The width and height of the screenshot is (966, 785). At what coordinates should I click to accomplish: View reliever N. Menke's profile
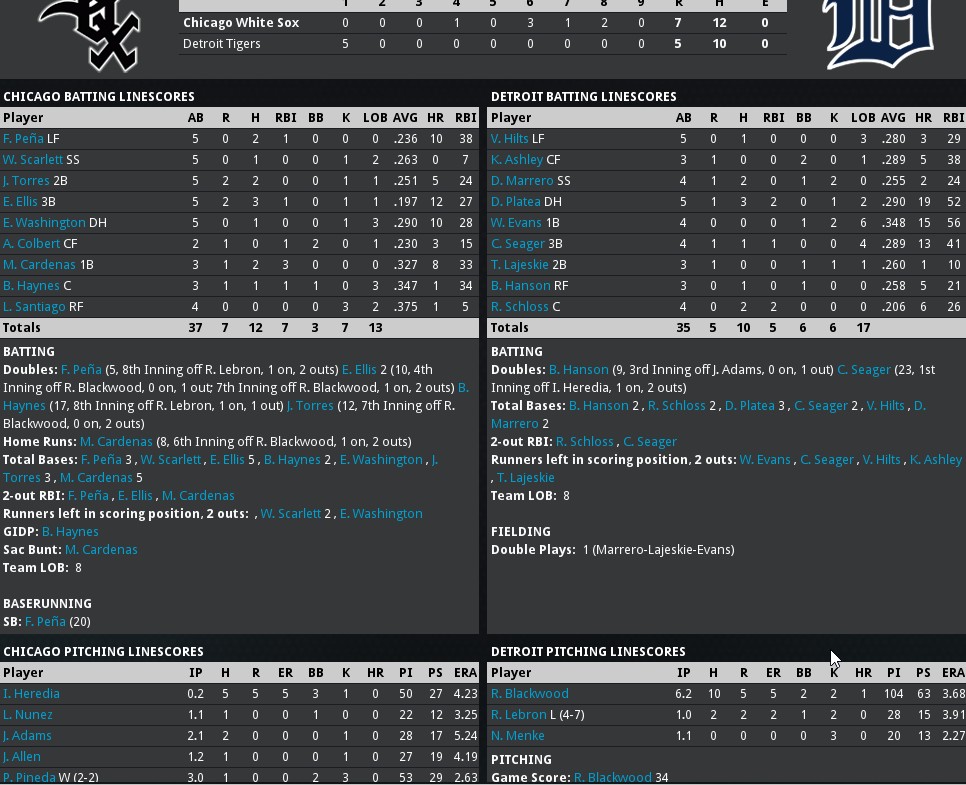[516, 735]
